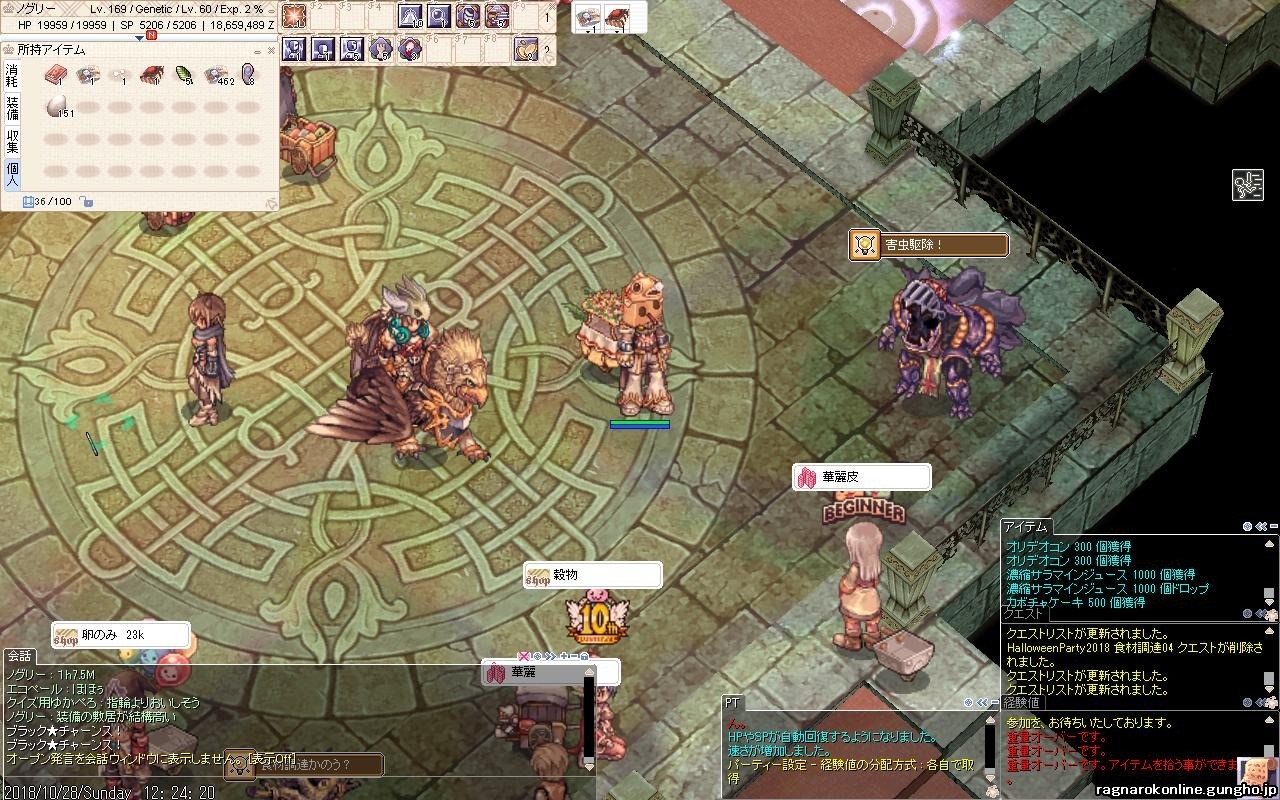Select the 消耗 inventory tab
1280x800 pixels.
tap(12, 74)
